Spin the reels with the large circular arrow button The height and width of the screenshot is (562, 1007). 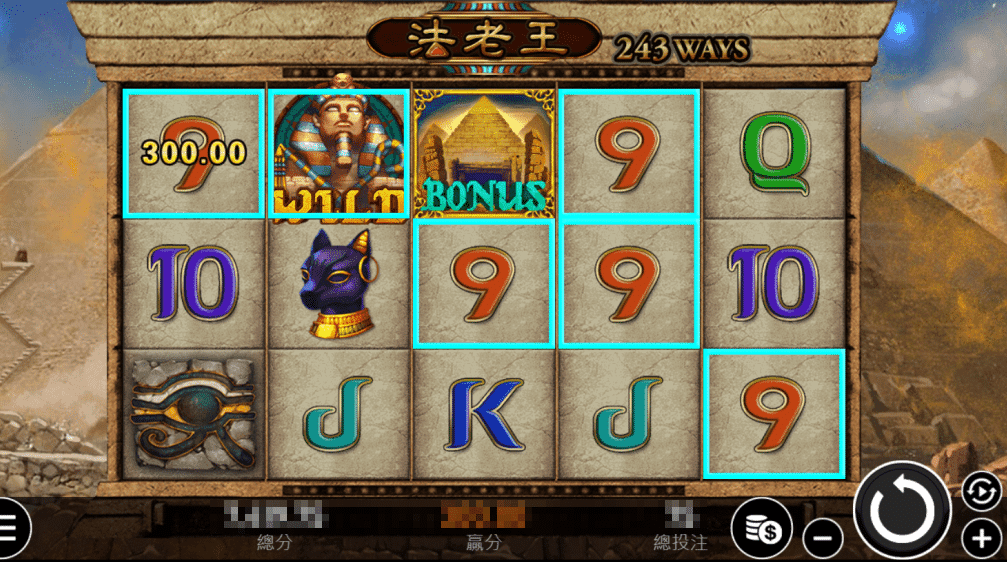(902, 511)
